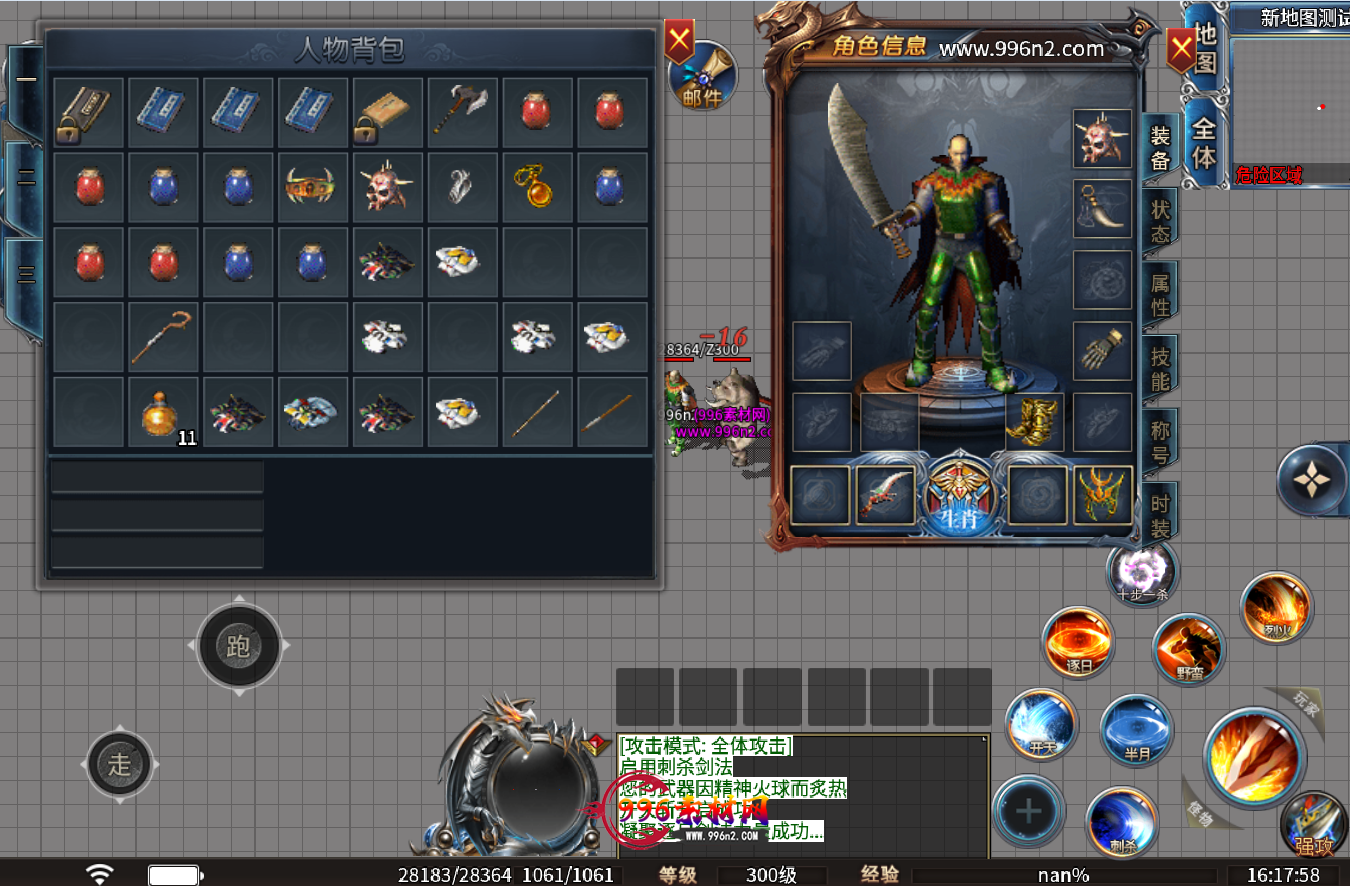Viewport: 1350px width, 886px height.
Task: Pick the golden flask stacked to 11
Action: [163, 411]
